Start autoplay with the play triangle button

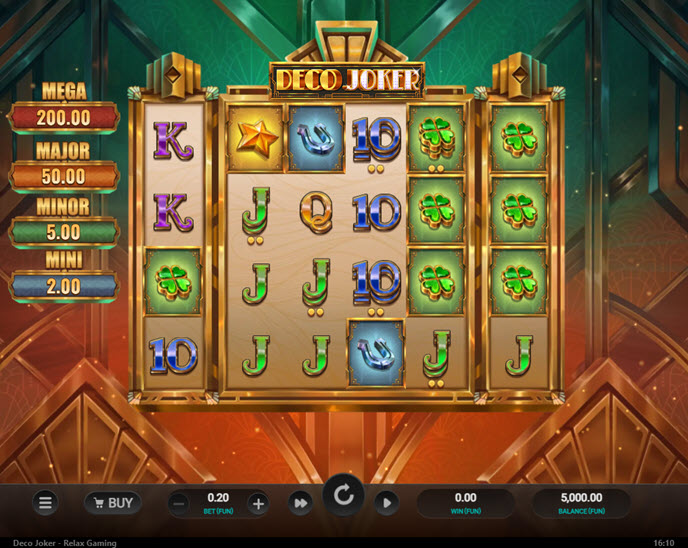386,503
